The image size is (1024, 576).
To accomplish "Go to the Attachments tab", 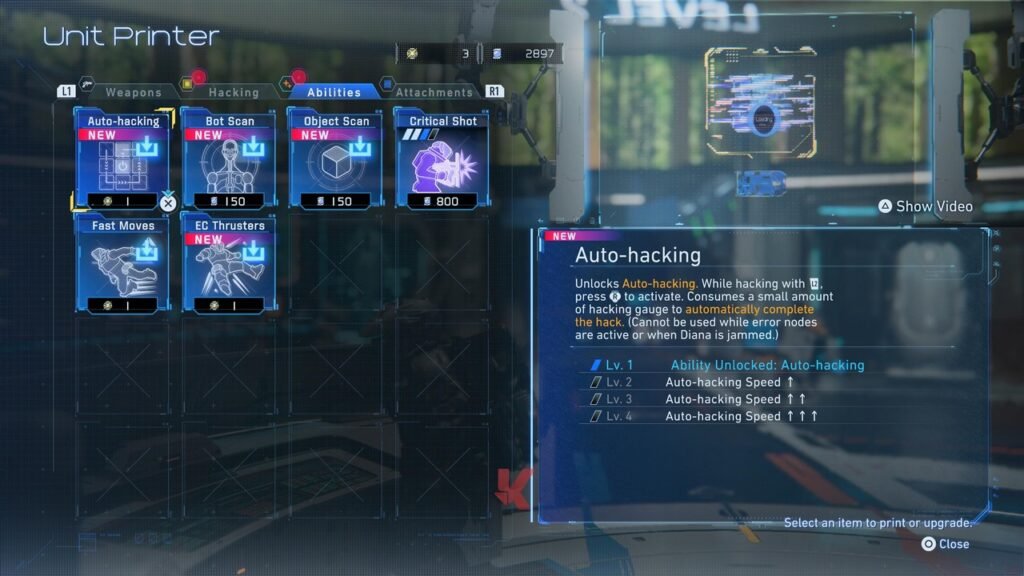I will click(433, 92).
